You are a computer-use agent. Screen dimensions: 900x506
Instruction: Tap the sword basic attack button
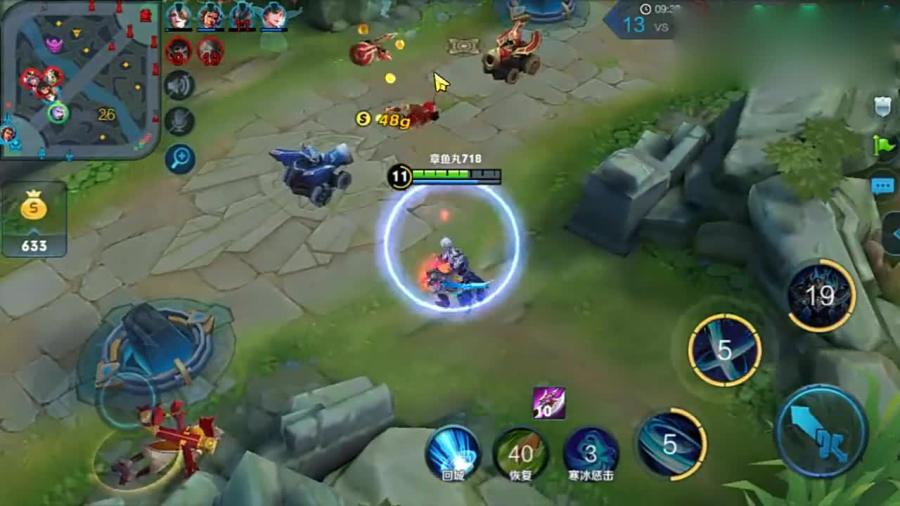pos(822,431)
